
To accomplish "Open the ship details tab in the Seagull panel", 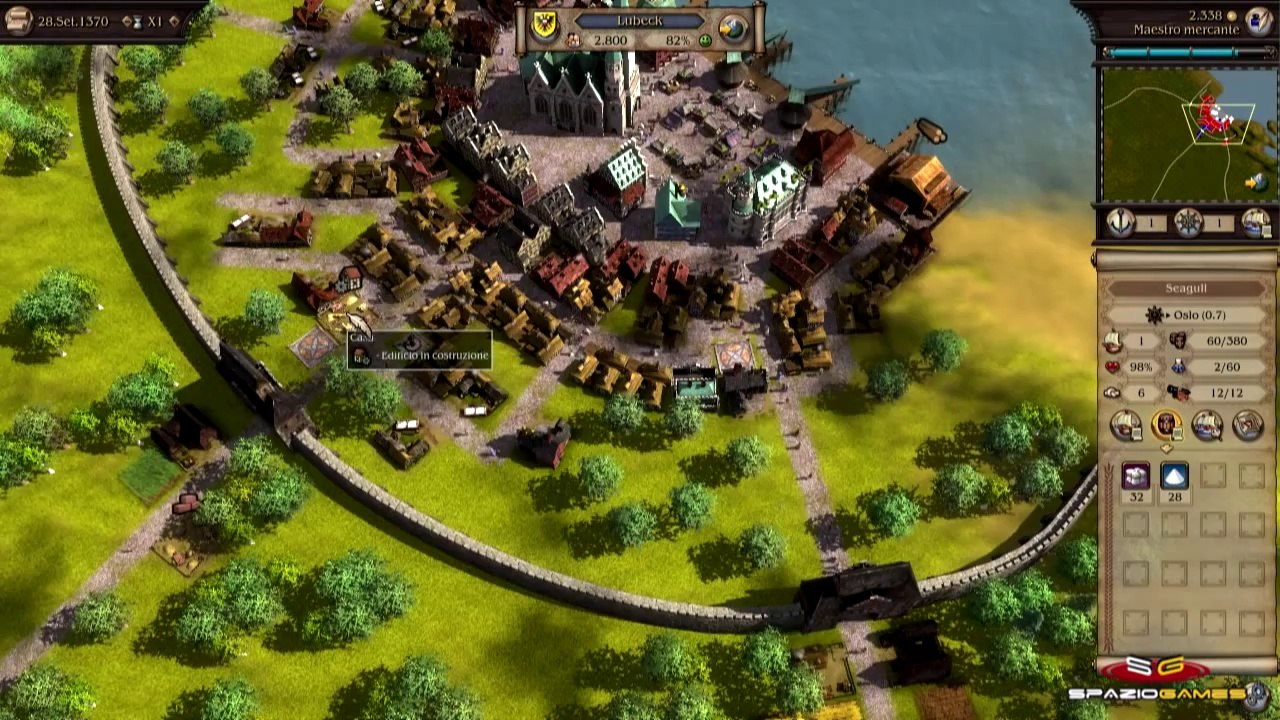I will (1126, 426).
